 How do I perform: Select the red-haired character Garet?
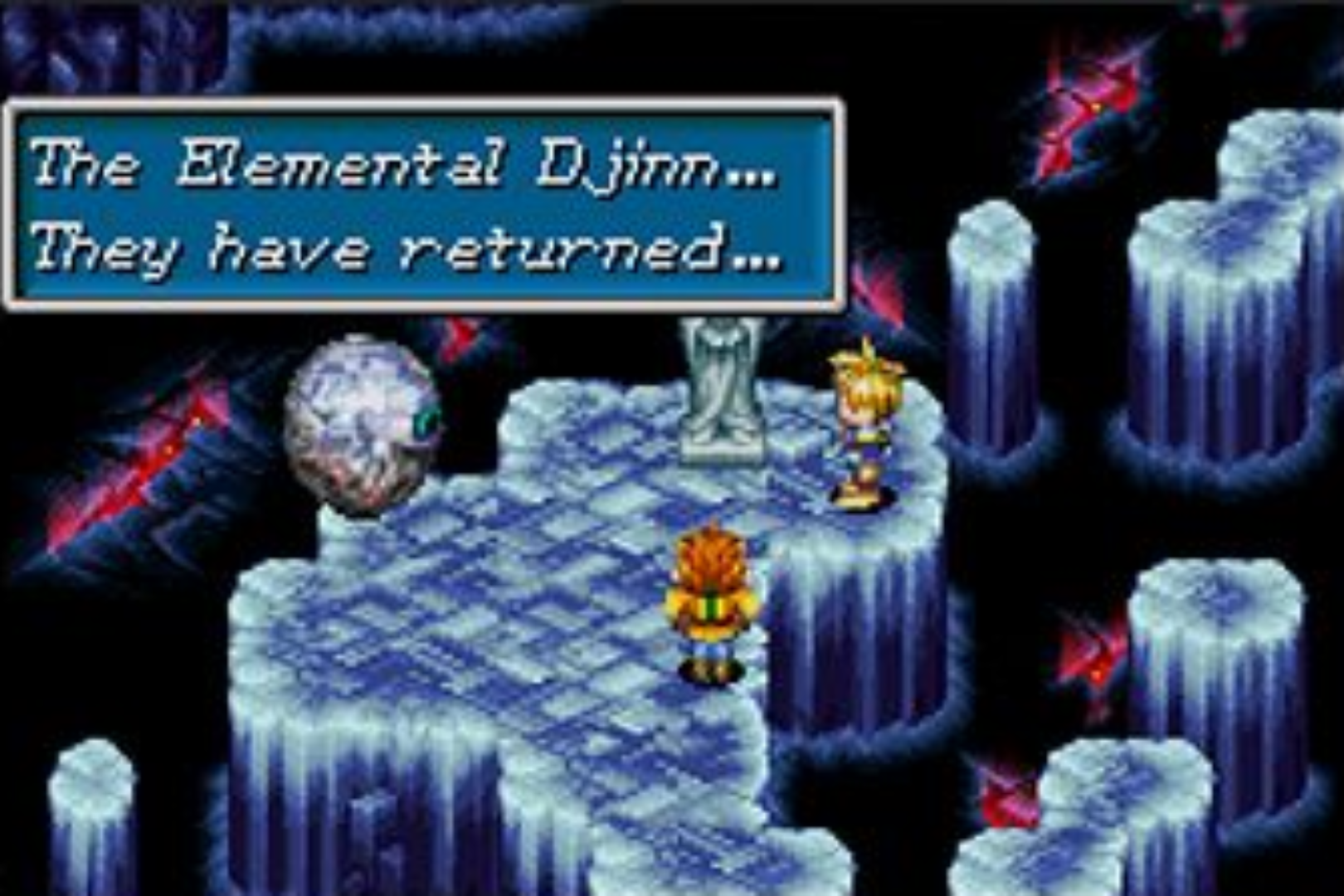tap(709, 597)
